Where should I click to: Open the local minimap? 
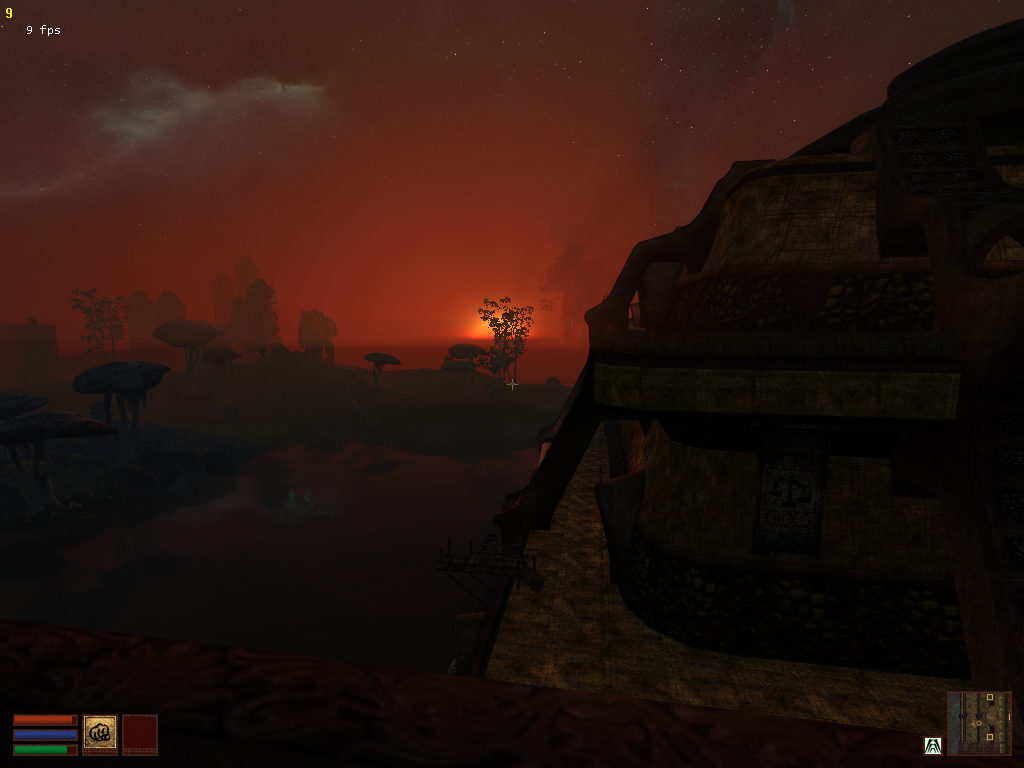click(x=979, y=722)
